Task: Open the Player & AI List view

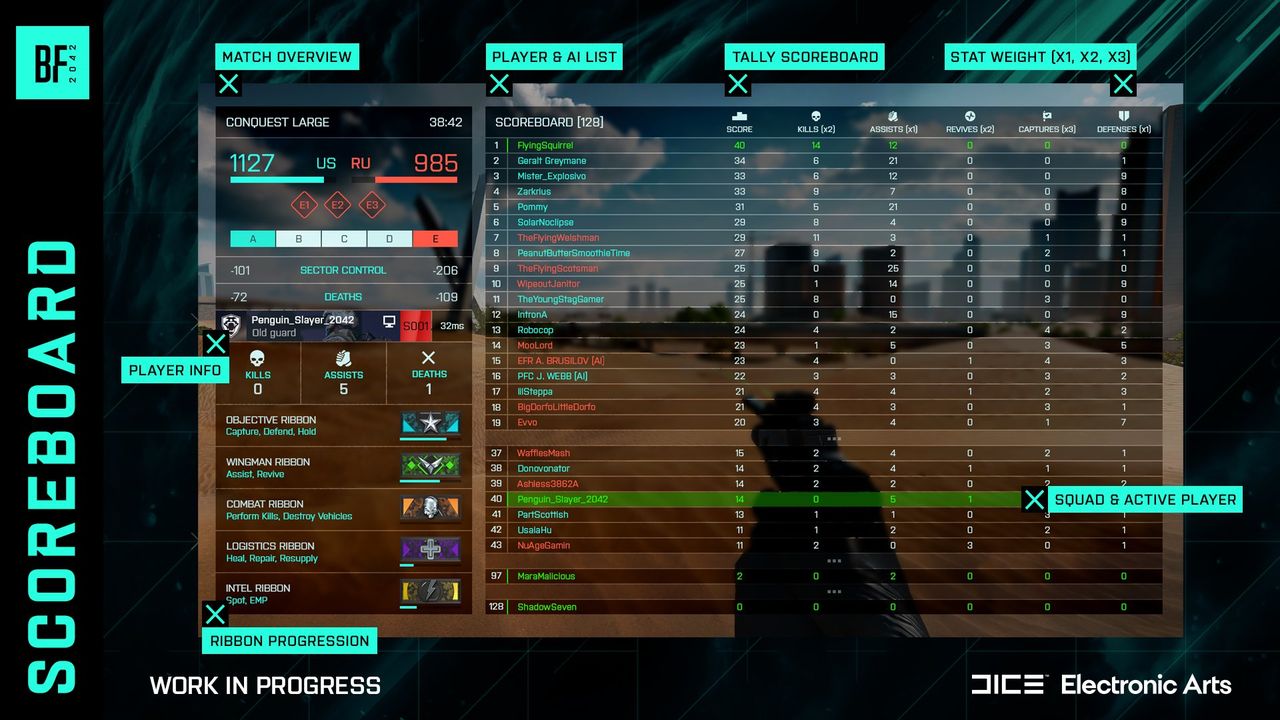Action: (x=554, y=57)
